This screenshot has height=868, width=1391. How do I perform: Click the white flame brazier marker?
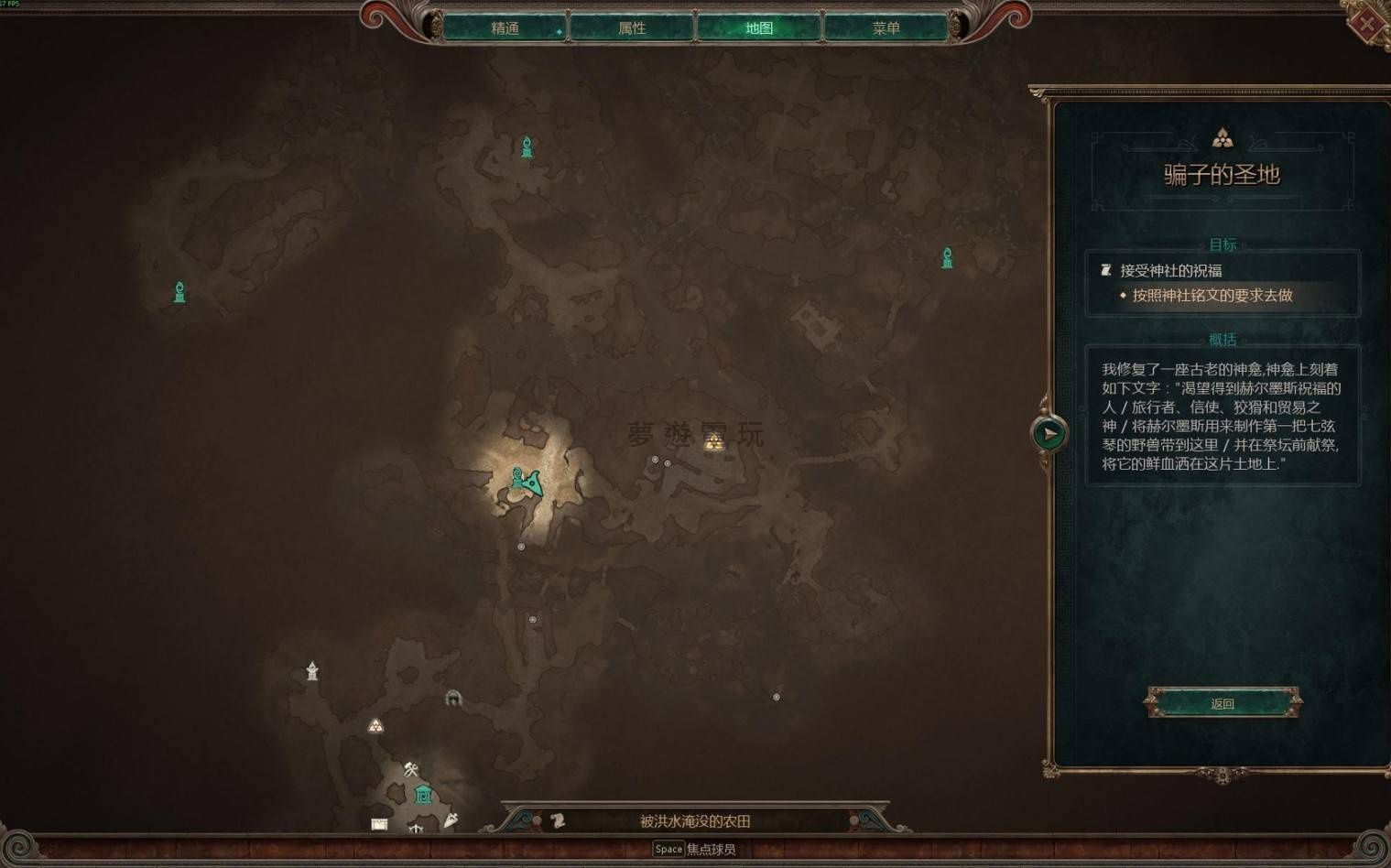tap(312, 671)
